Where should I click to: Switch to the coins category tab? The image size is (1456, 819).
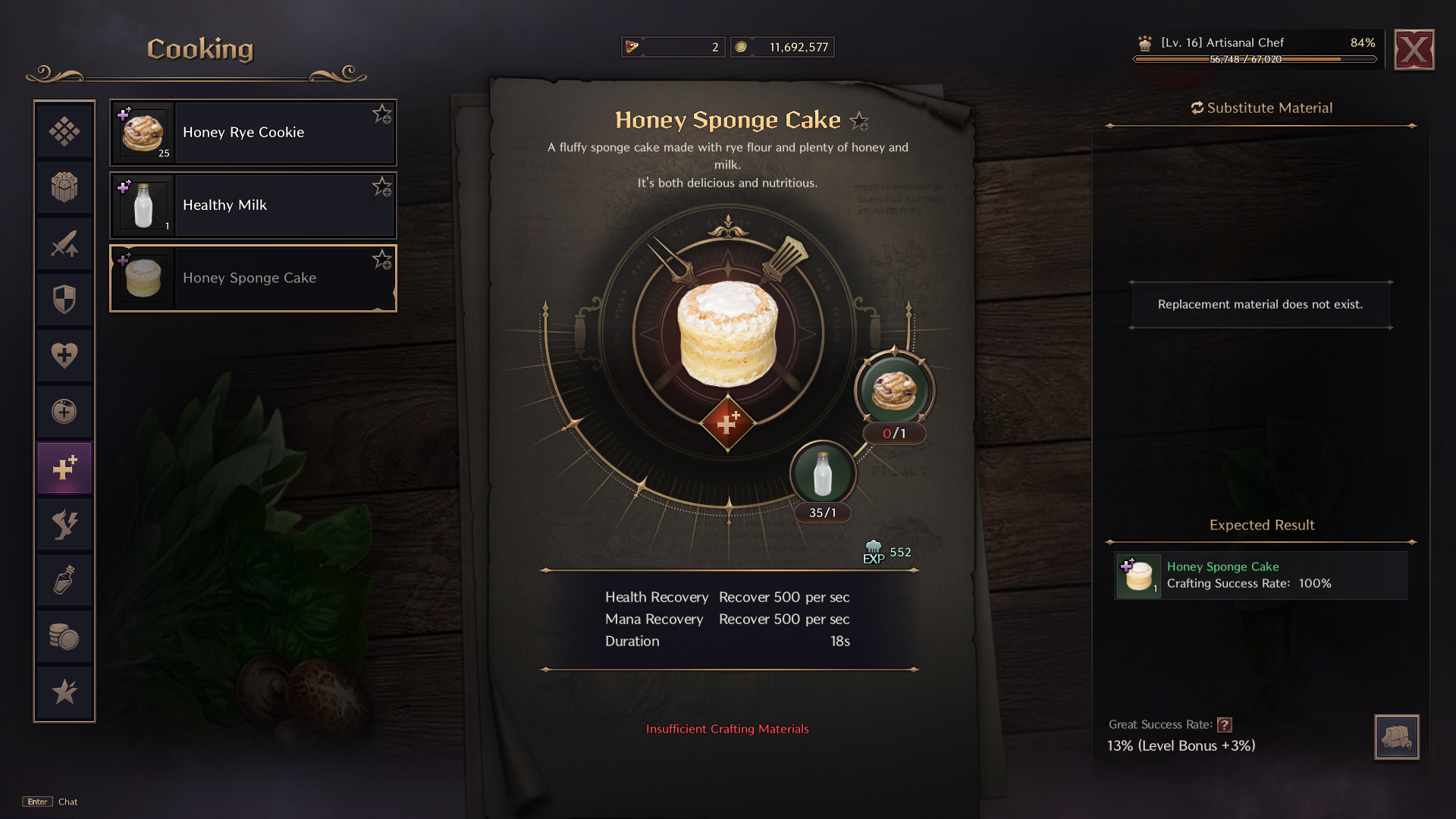coord(64,636)
